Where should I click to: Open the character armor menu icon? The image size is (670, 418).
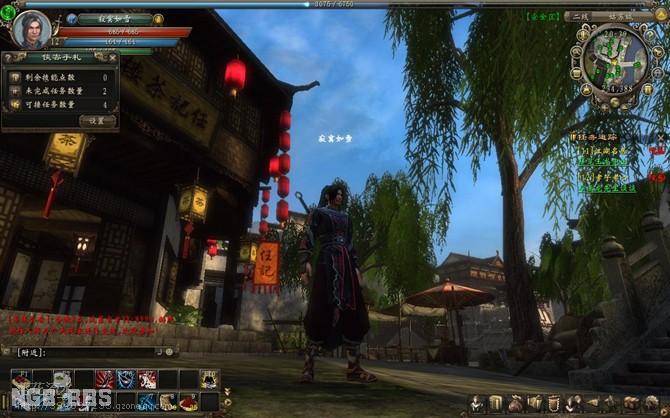pos(477,403)
